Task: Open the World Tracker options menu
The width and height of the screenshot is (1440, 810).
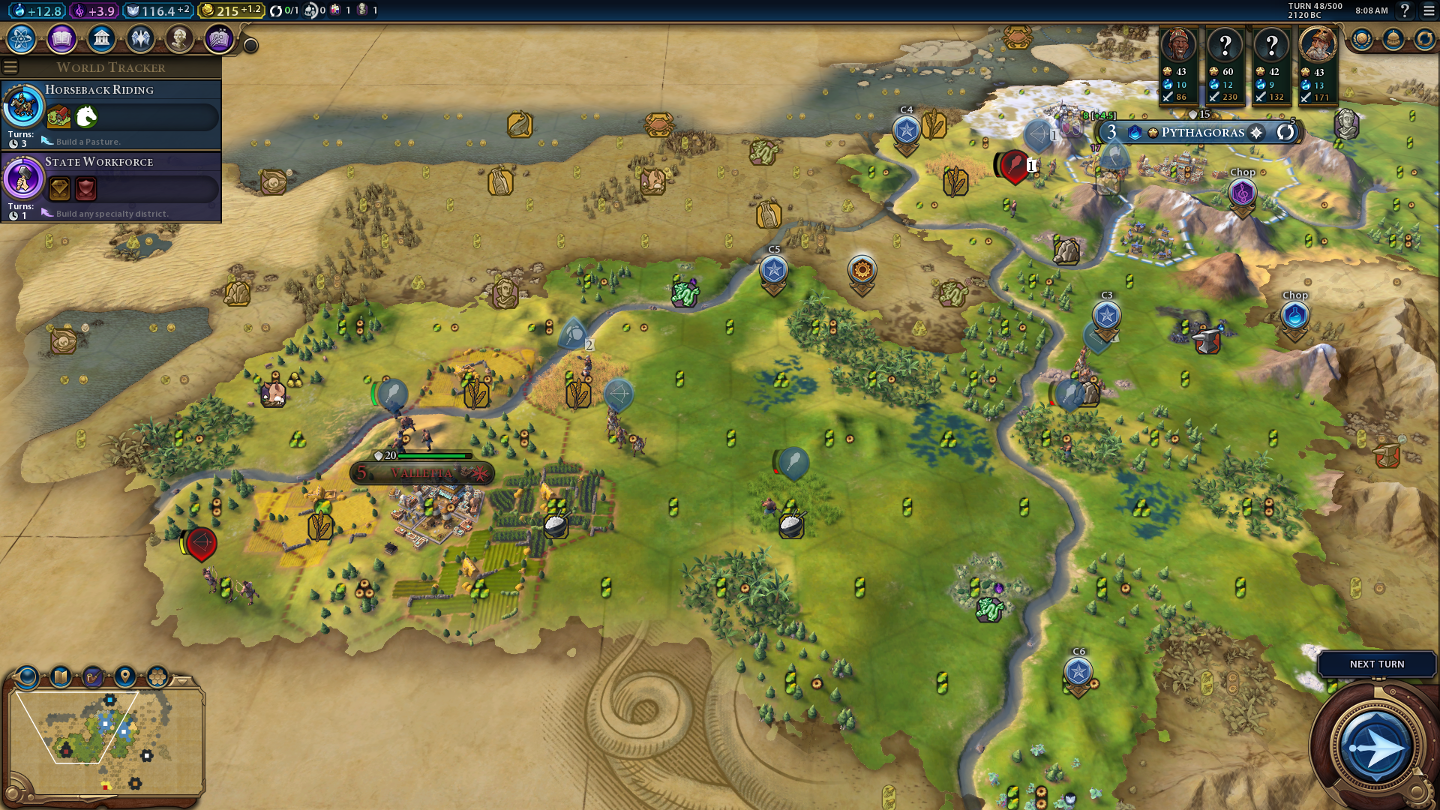Action: click(x=11, y=67)
